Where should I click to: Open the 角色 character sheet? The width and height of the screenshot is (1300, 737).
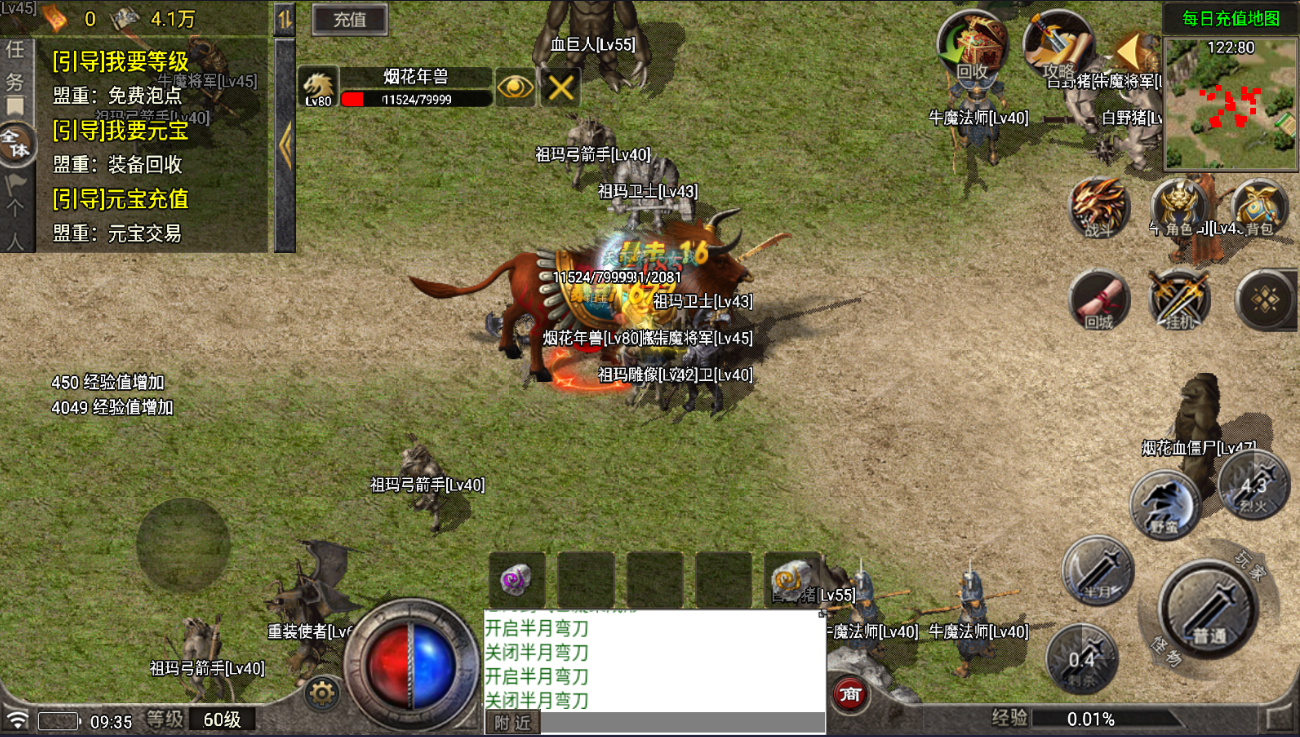point(1180,207)
